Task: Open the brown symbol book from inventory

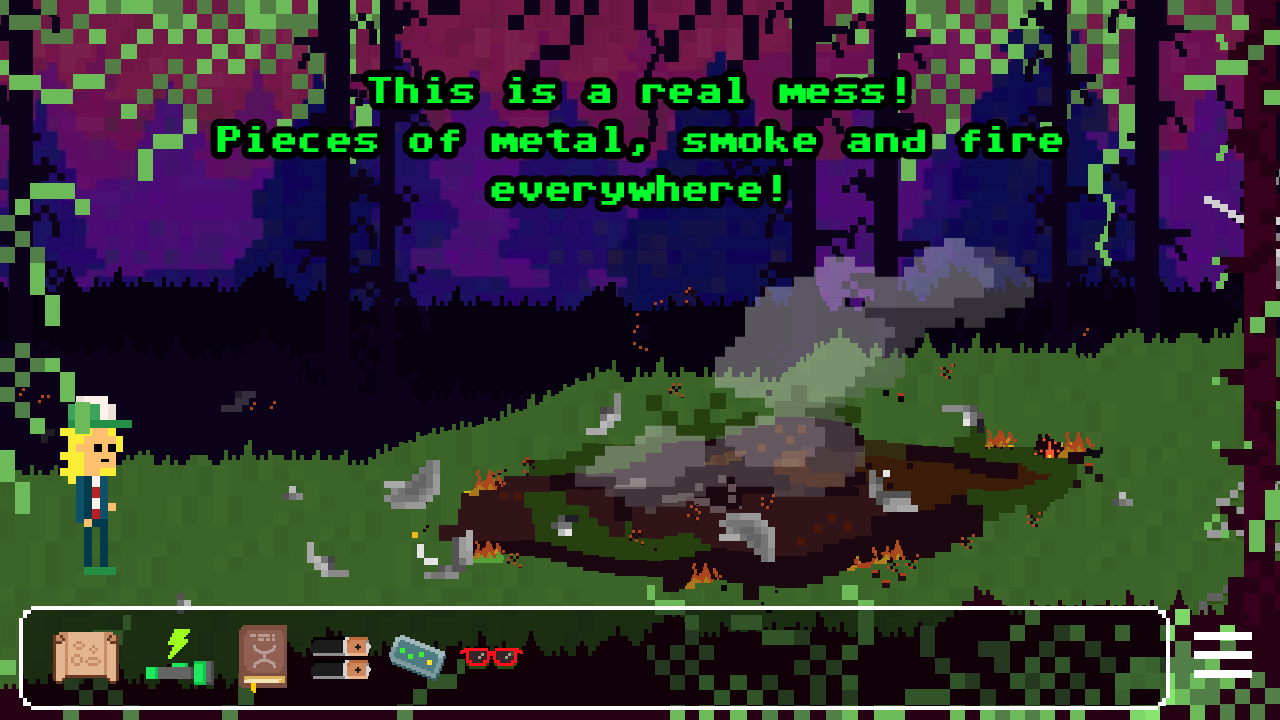Action: pyautogui.click(x=262, y=658)
